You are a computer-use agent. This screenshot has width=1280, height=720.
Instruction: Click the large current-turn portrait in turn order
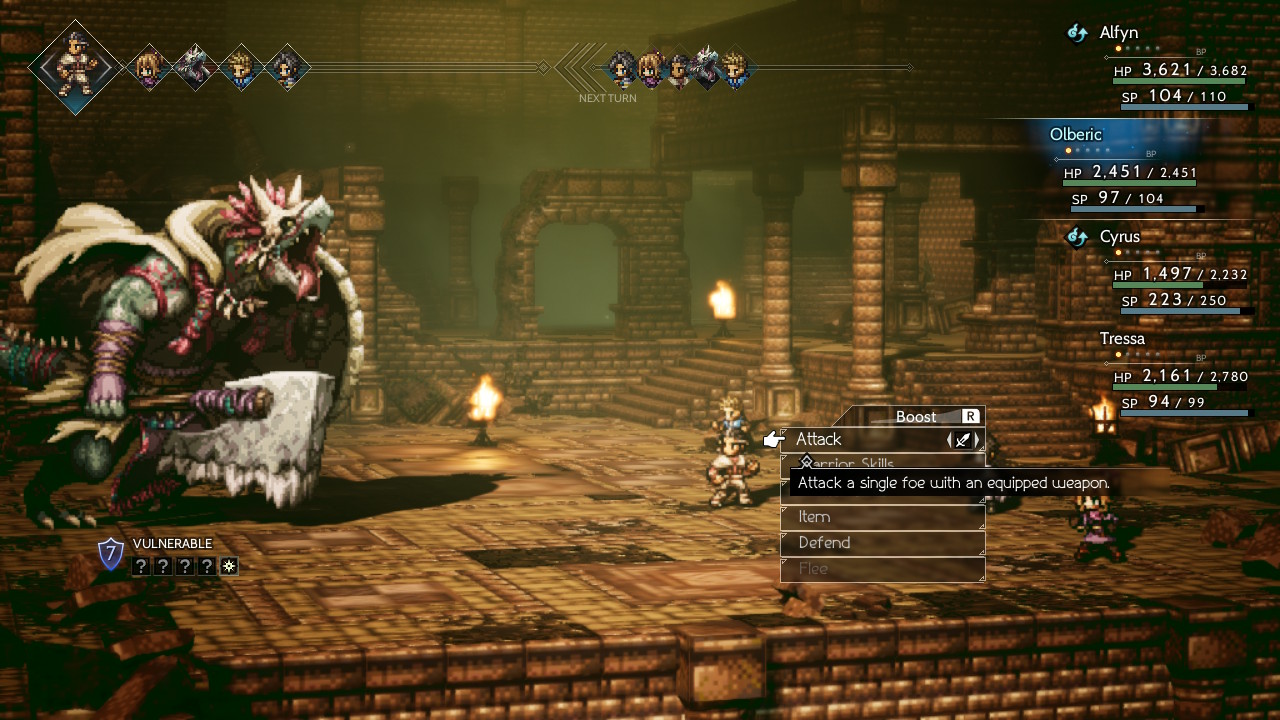point(76,67)
